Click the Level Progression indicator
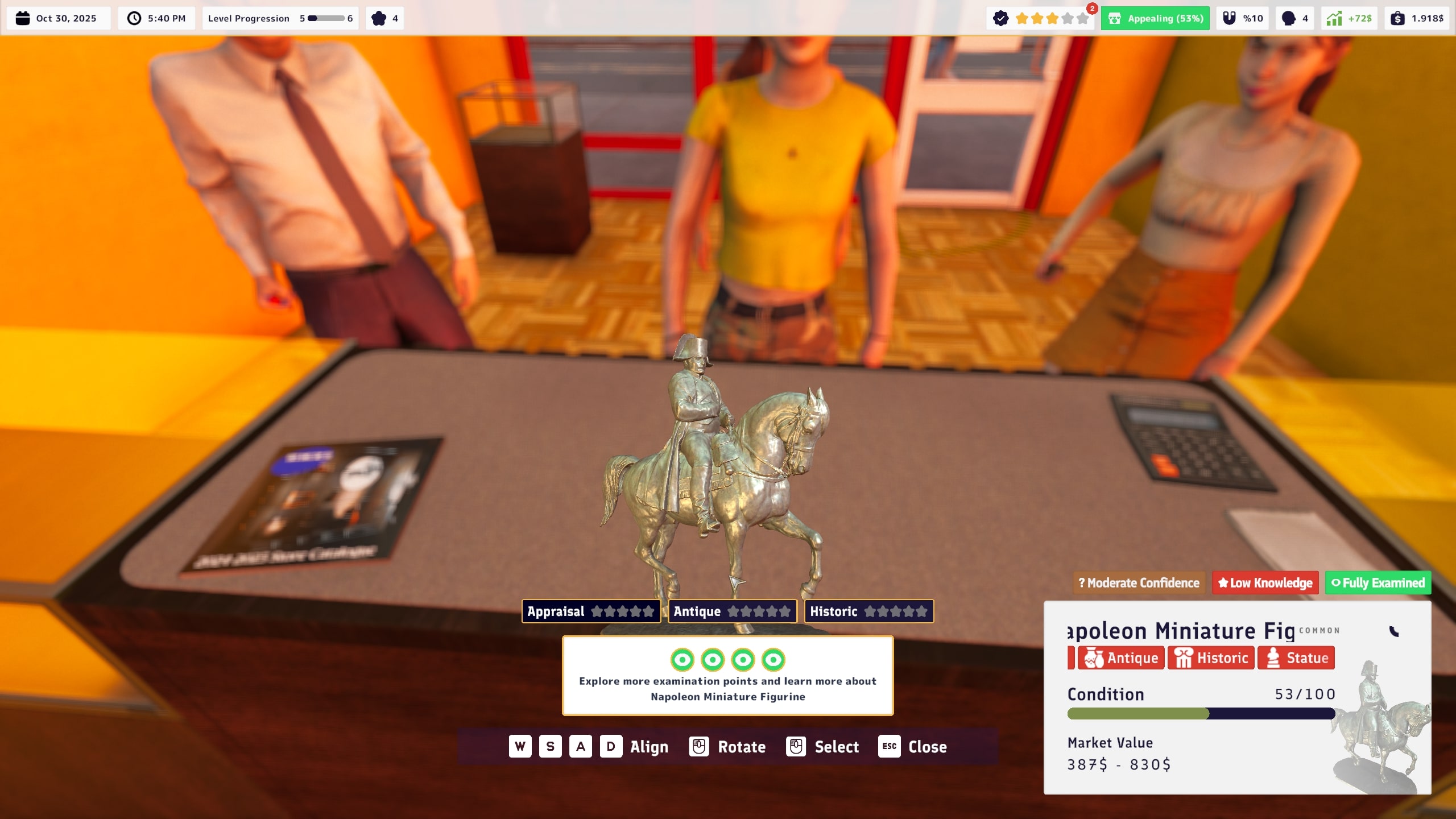 (280, 18)
